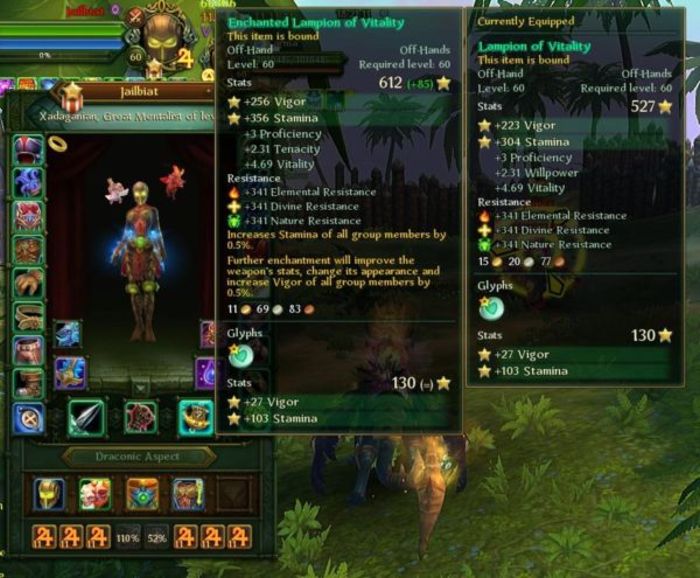Select the gold ring equipment slot
This screenshot has width=700, height=578.
point(57,143)
